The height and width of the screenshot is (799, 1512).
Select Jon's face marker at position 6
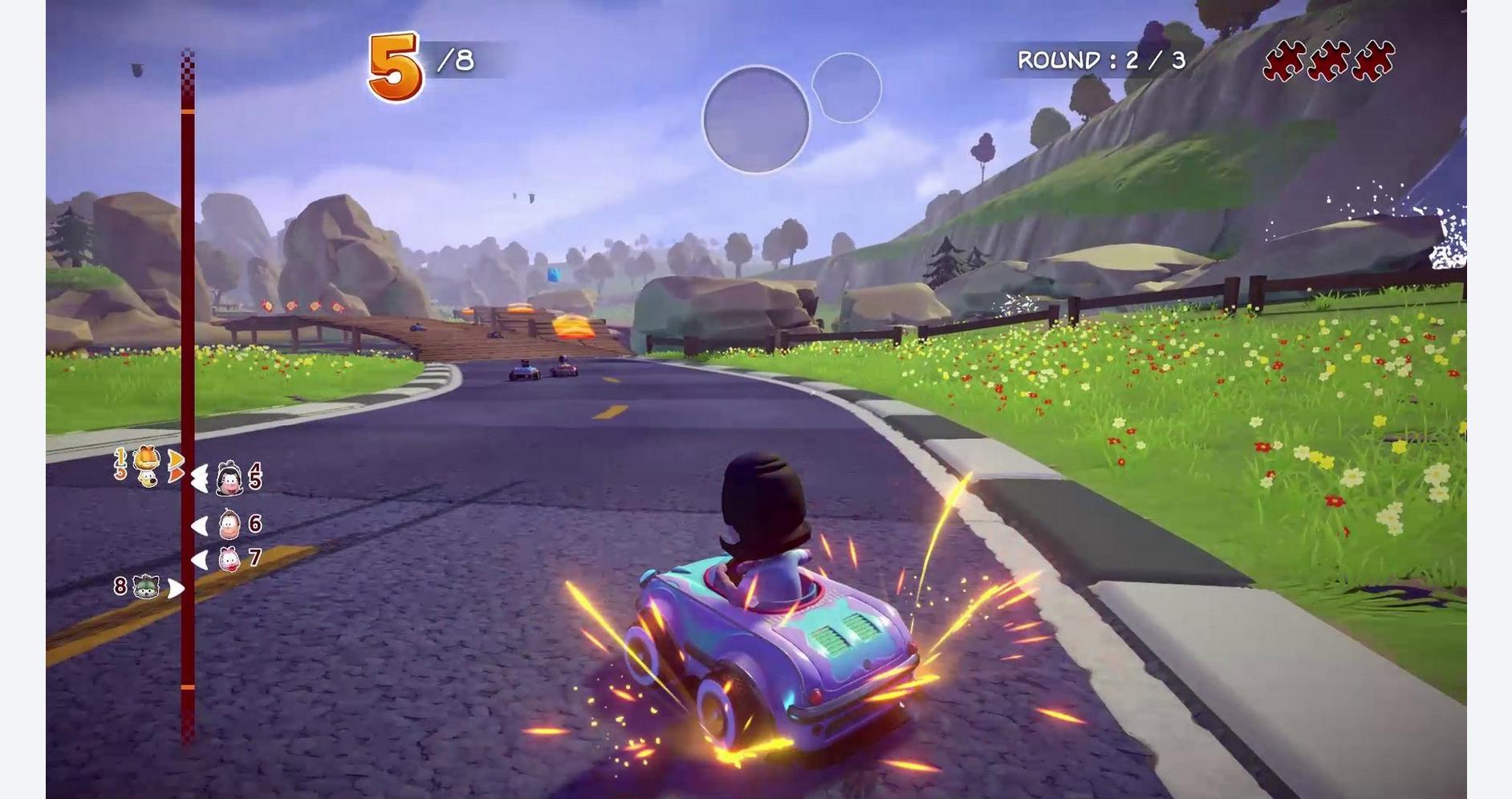[230, 525]
